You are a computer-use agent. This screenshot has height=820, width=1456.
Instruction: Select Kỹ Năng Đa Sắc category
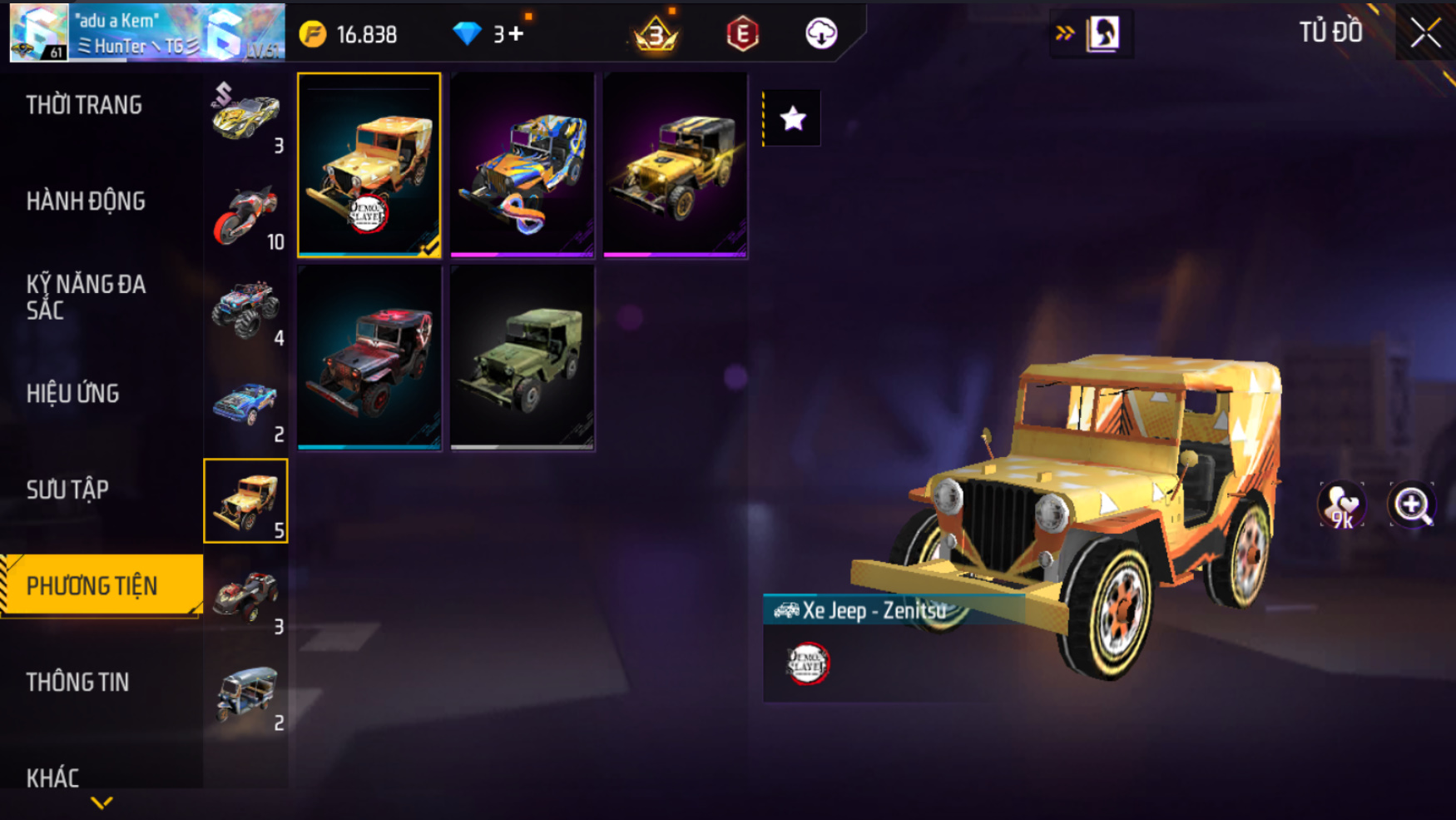click(86, 297)
